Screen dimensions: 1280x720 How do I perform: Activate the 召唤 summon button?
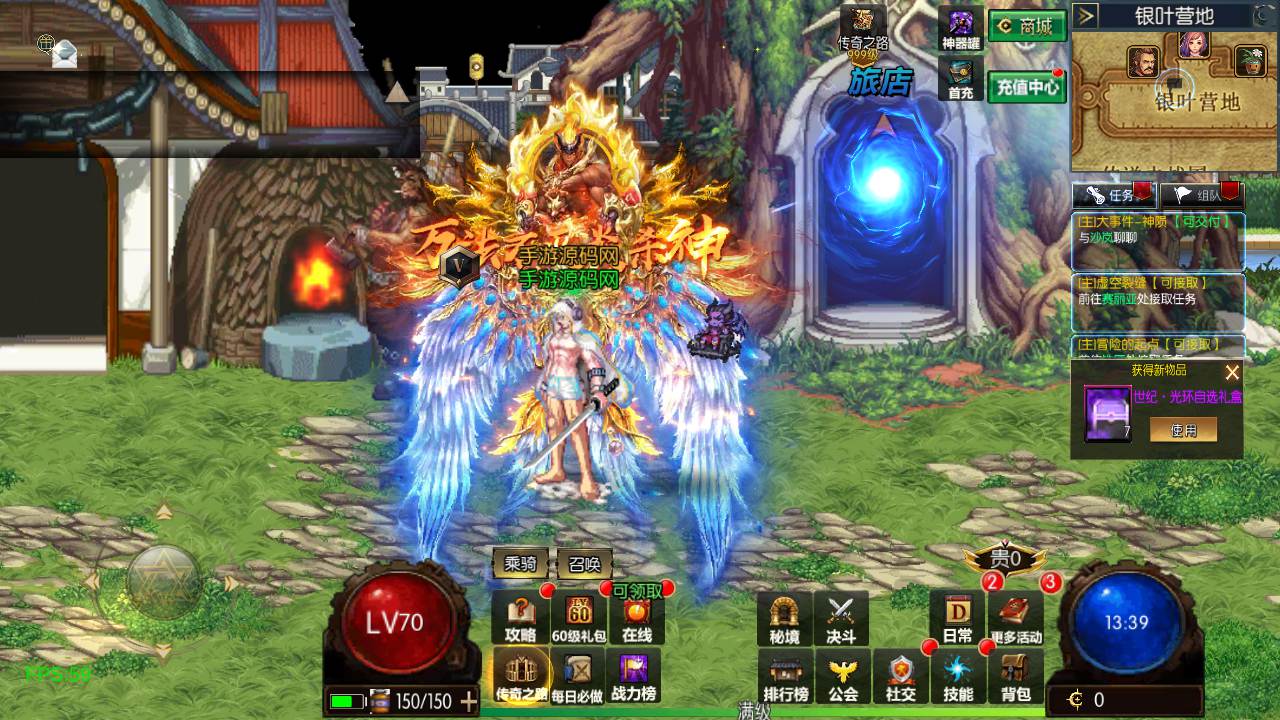[584, 564]
